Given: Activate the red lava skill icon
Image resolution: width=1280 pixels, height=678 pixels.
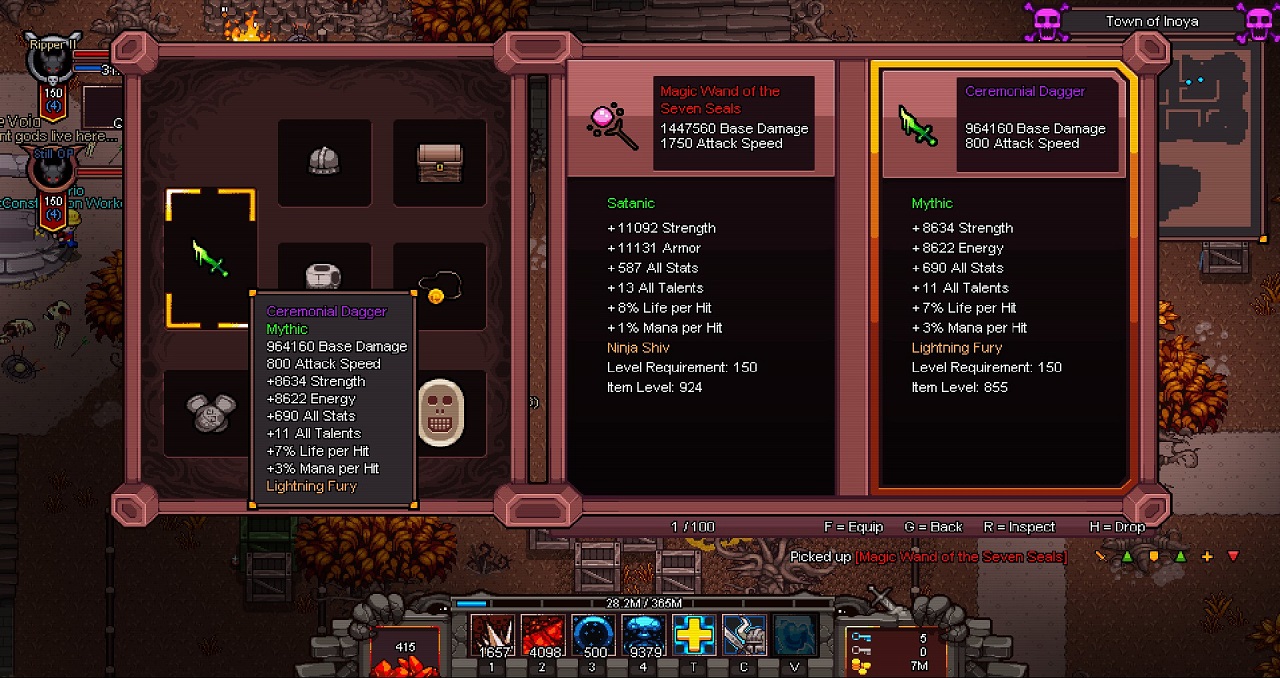Looking at the screenshot, I should (x=543, y=637).
